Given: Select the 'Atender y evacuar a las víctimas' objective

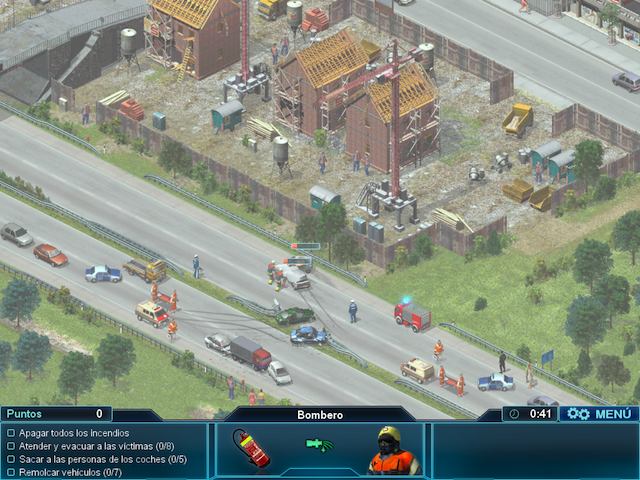Looking at the screenshot, I should coord(88,446).
